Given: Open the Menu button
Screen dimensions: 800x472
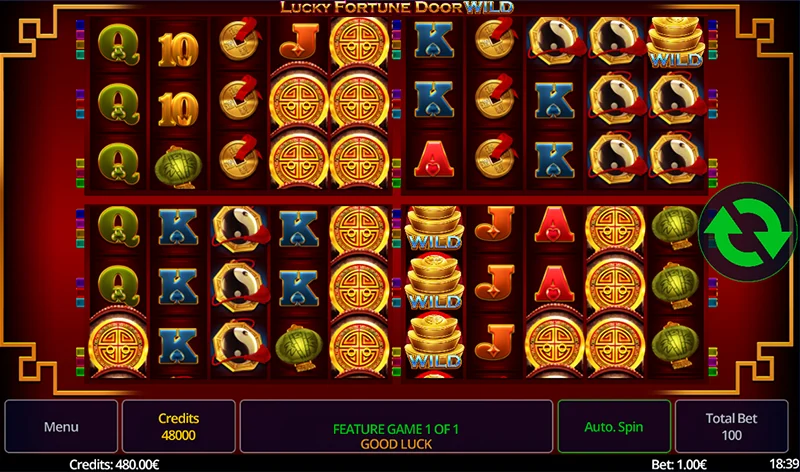Looking at the screenshot, I should [x=61, y=427].
